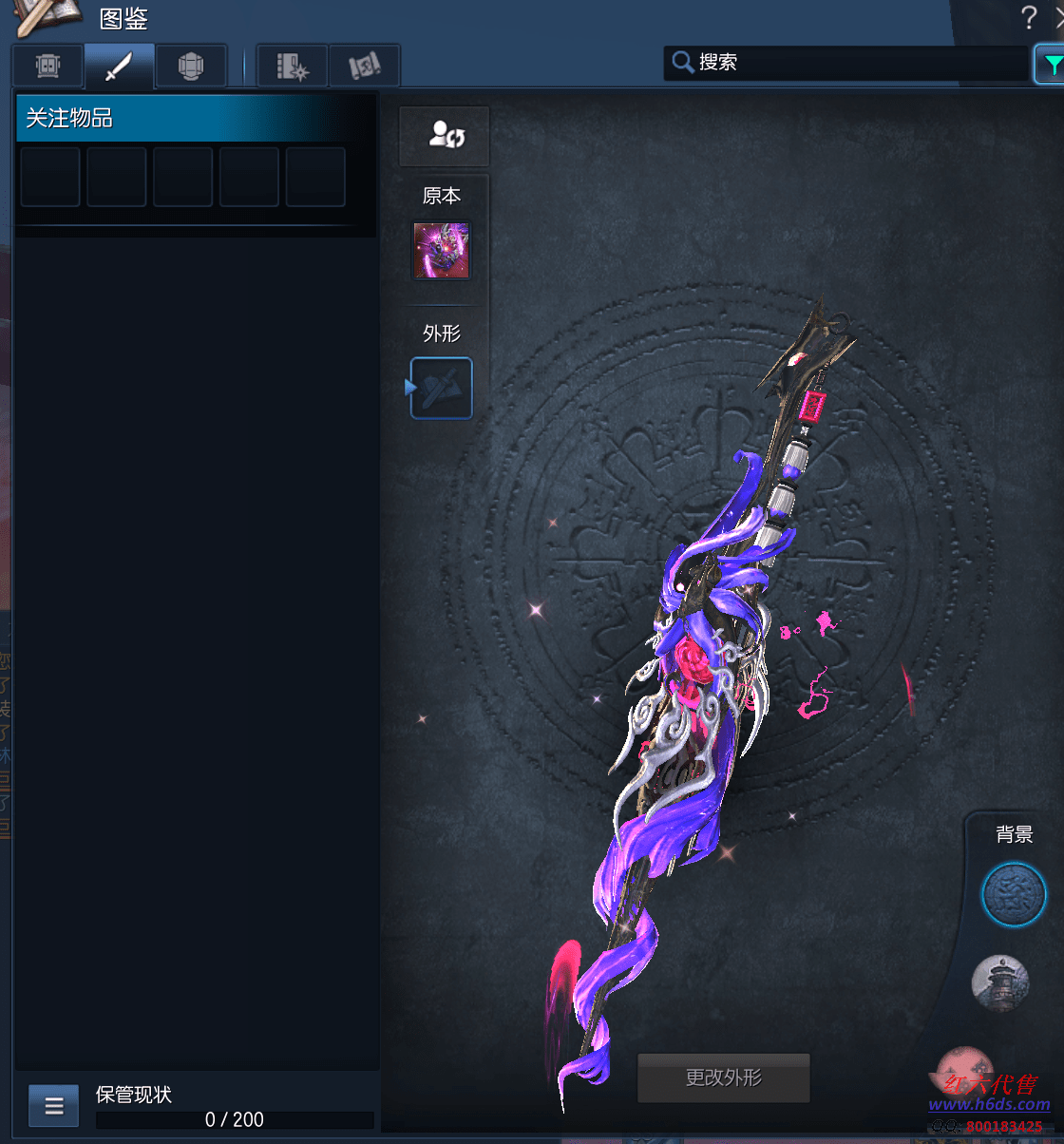Open the hexagonal gem tab

click(x=191, y=67)
